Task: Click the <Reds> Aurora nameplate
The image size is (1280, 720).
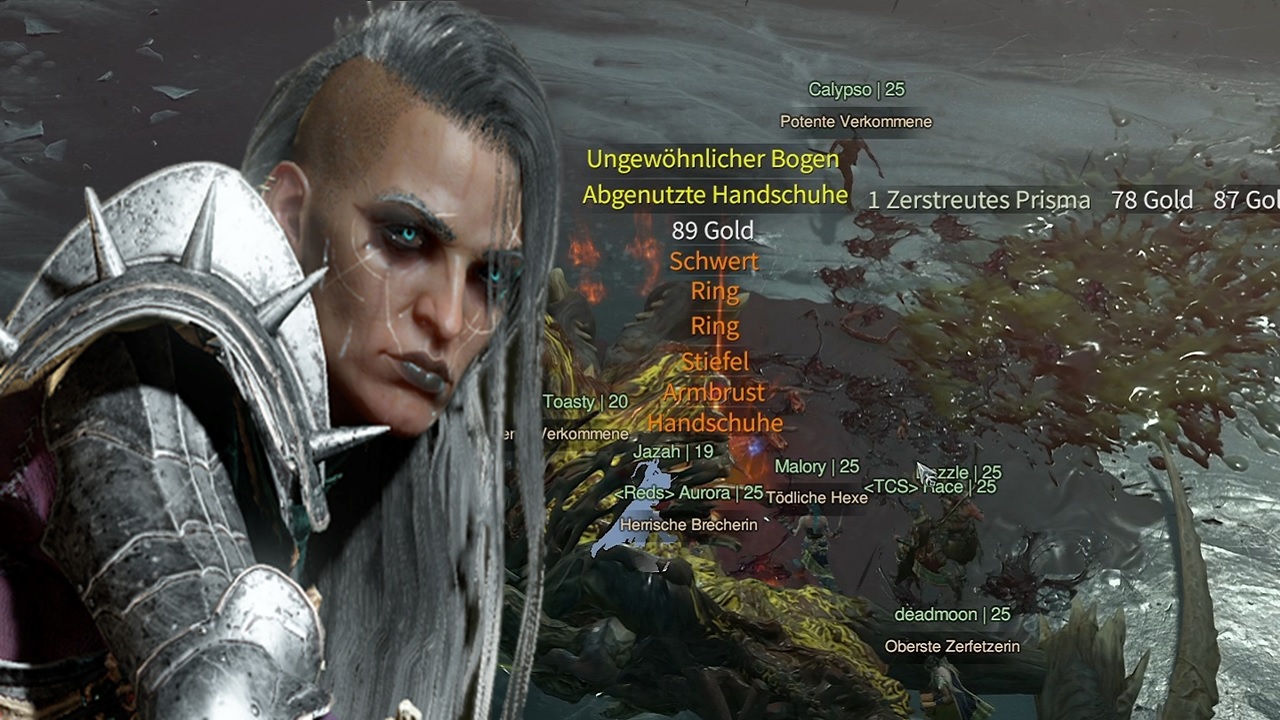Action: tap(689, 492)
